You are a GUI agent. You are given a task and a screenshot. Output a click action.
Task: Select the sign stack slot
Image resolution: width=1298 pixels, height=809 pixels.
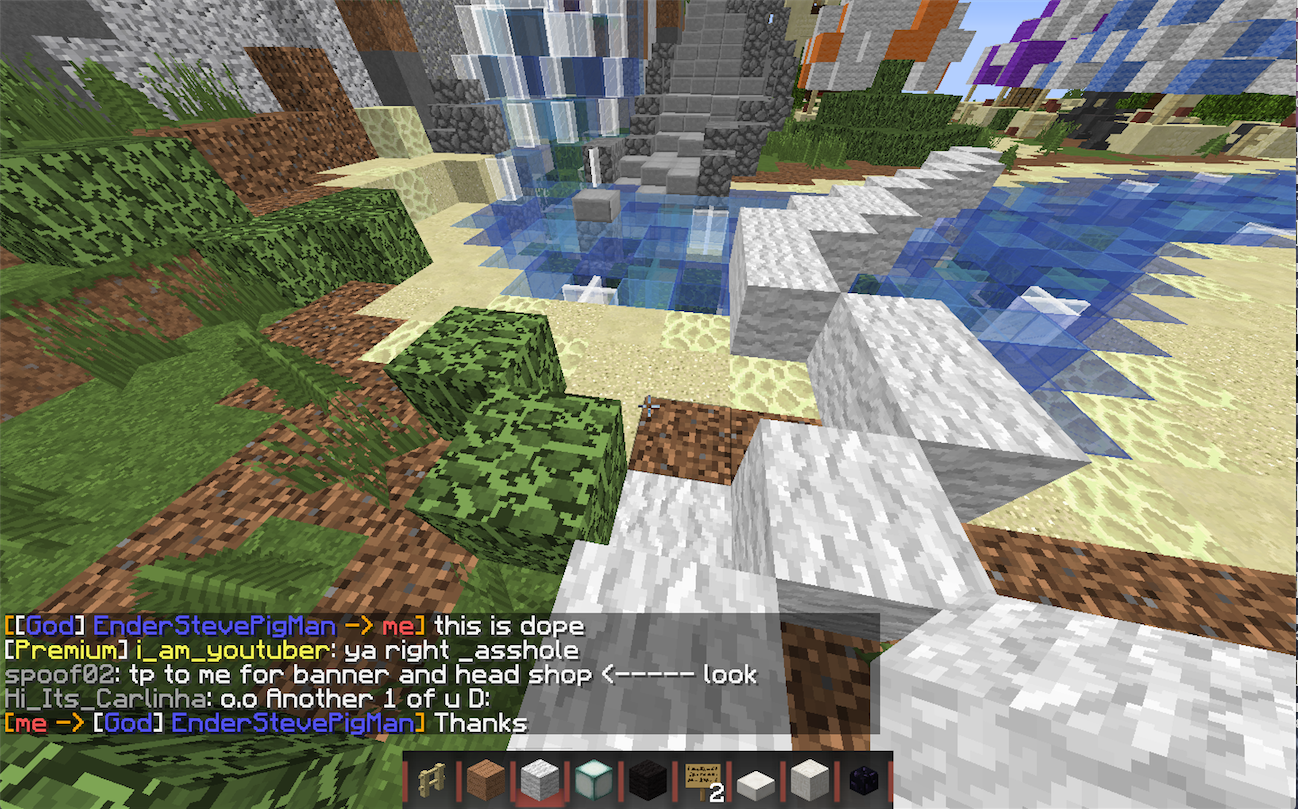point(700,779)
